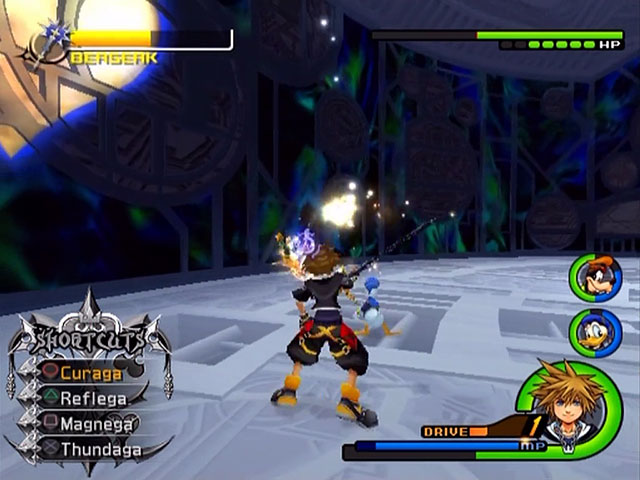Cast Magnega from the shortcut list
The image size is (640, 480).
coord(94,423)
